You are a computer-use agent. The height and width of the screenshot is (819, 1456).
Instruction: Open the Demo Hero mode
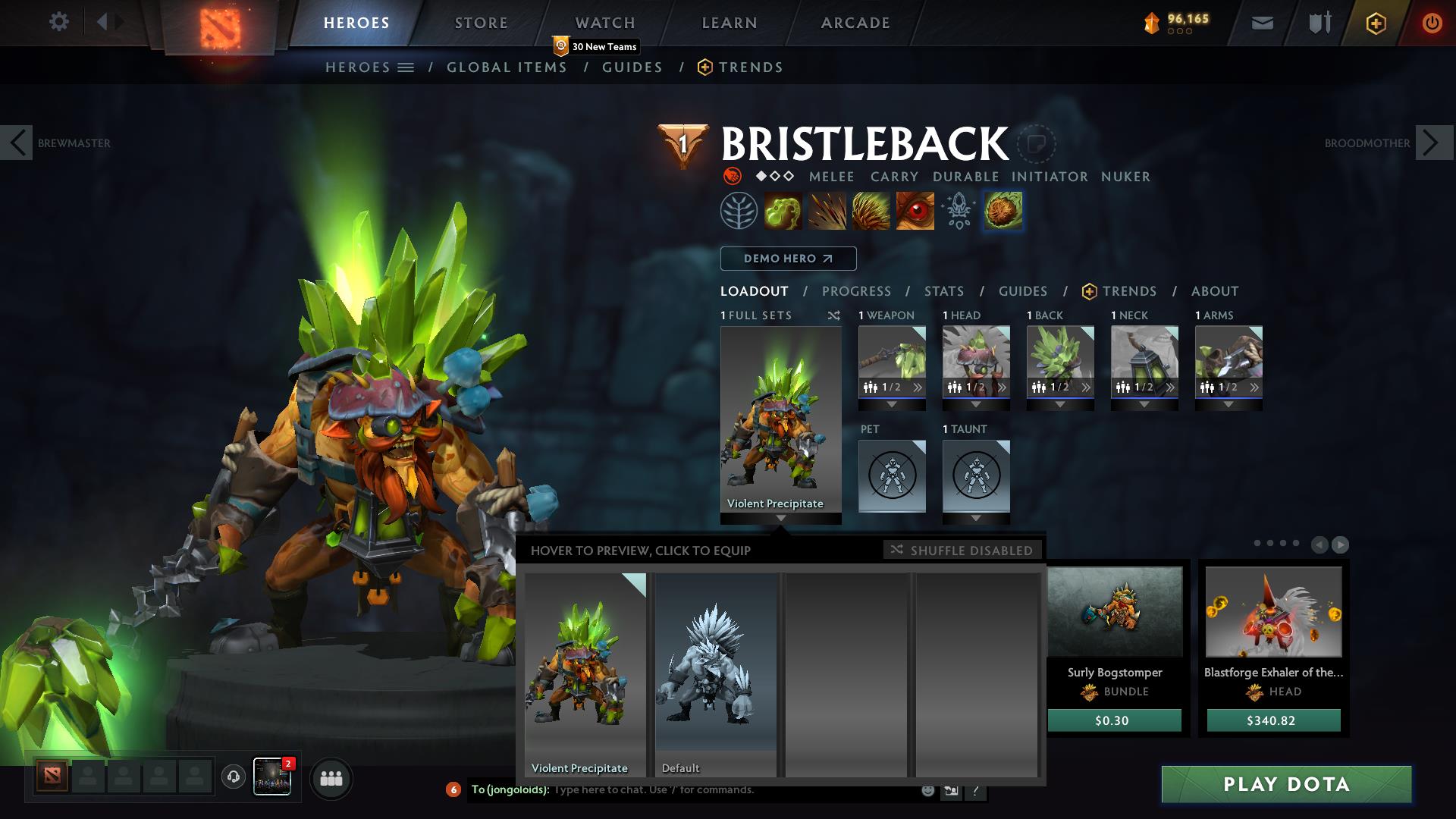tap(788, 259)
